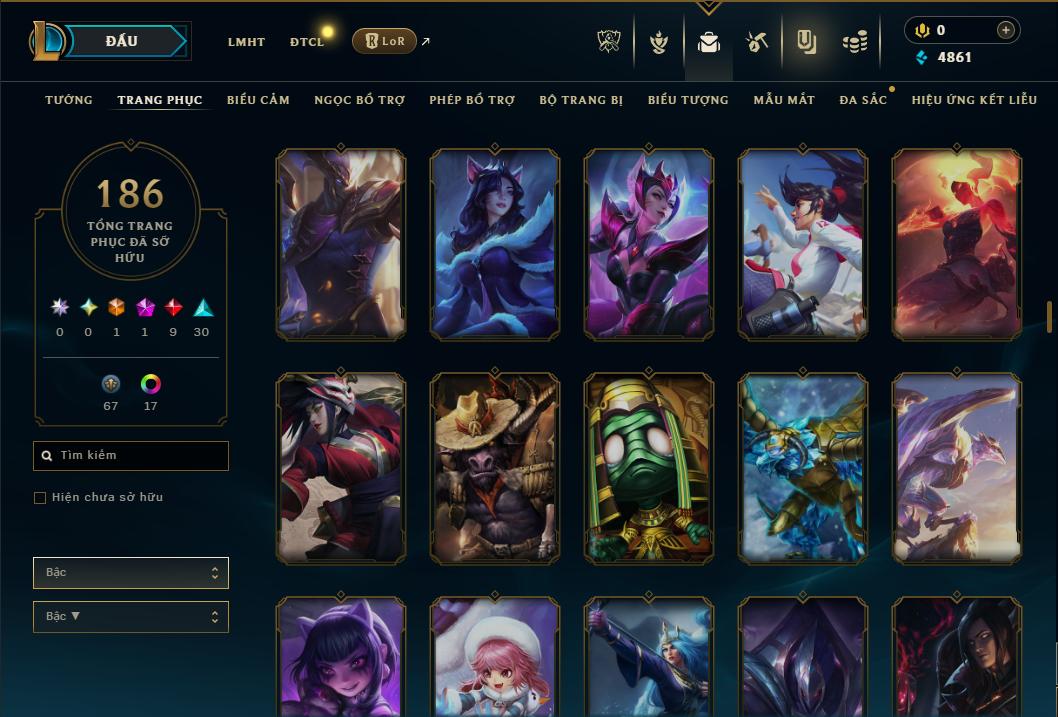The height and width of the screenshot is (717, 1058).
Task: Toggle the Hiện chưa sở hữu checkbox
Action: click(40, 498)
